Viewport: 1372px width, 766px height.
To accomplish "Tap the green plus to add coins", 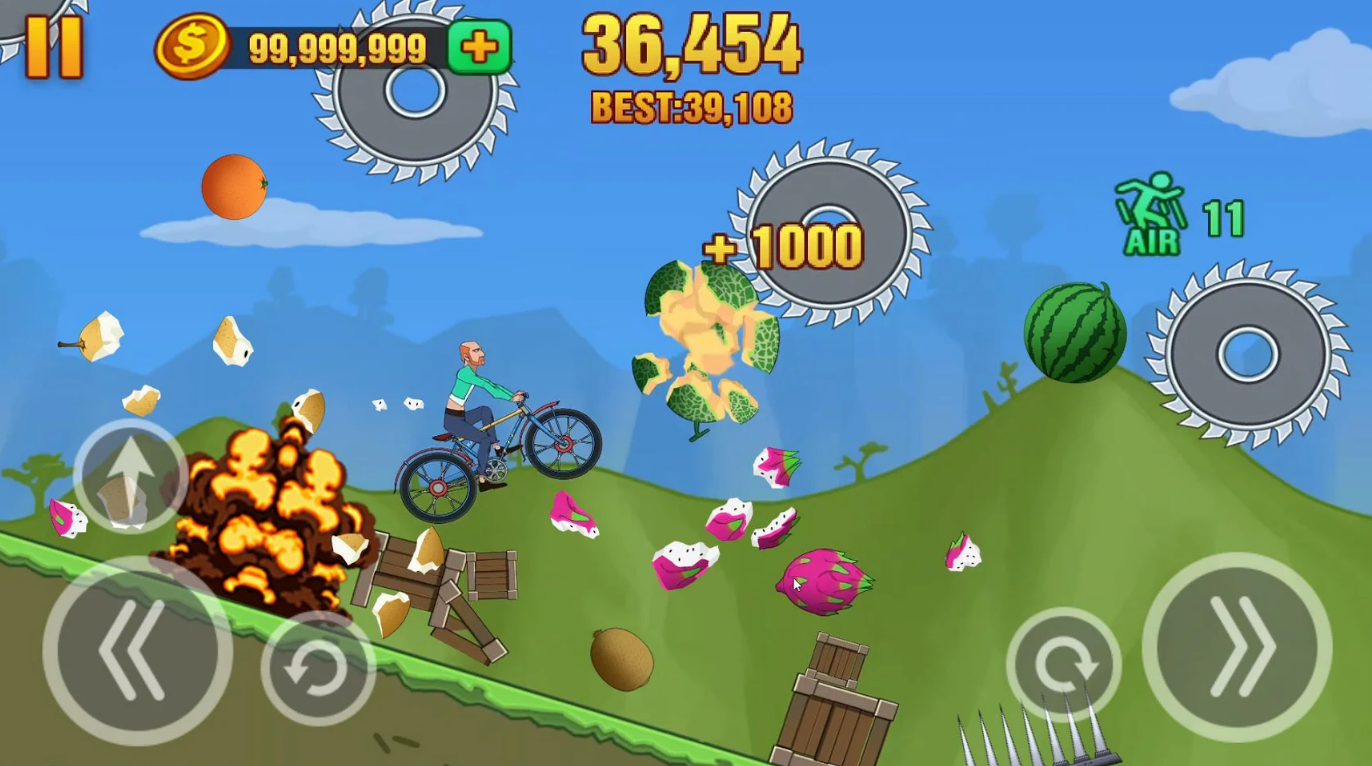I will tap(478, 46).
